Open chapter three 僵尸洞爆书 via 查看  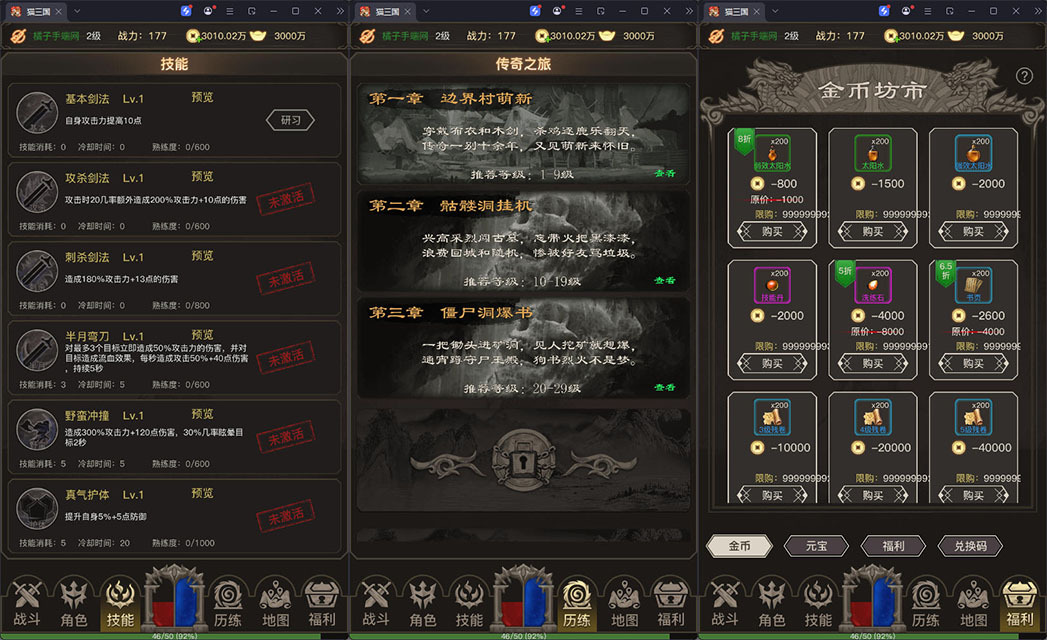pyautogui.click(x=664, y=388)
